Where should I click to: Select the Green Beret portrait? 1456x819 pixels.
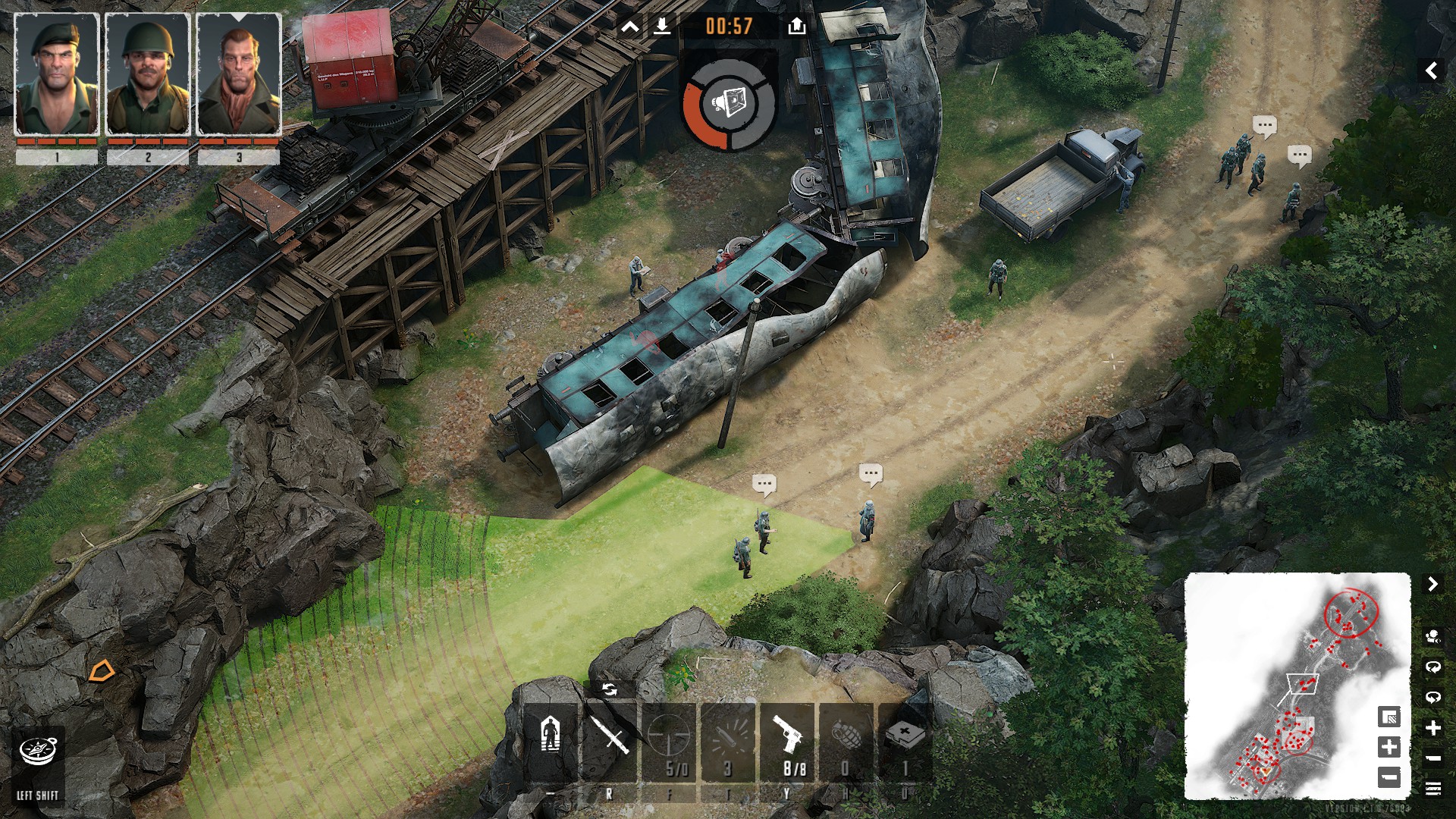pyautogui.click(x=57, y=74)
